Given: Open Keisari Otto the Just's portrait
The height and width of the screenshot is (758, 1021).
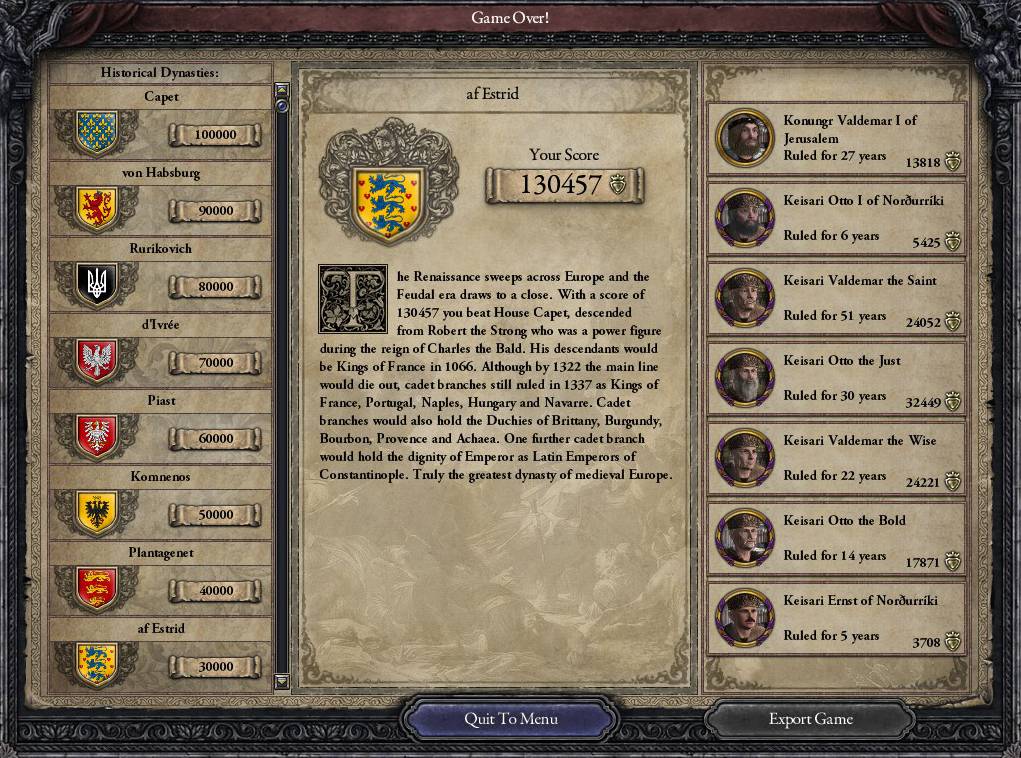Looking at the screenshot, I should 745,378.
